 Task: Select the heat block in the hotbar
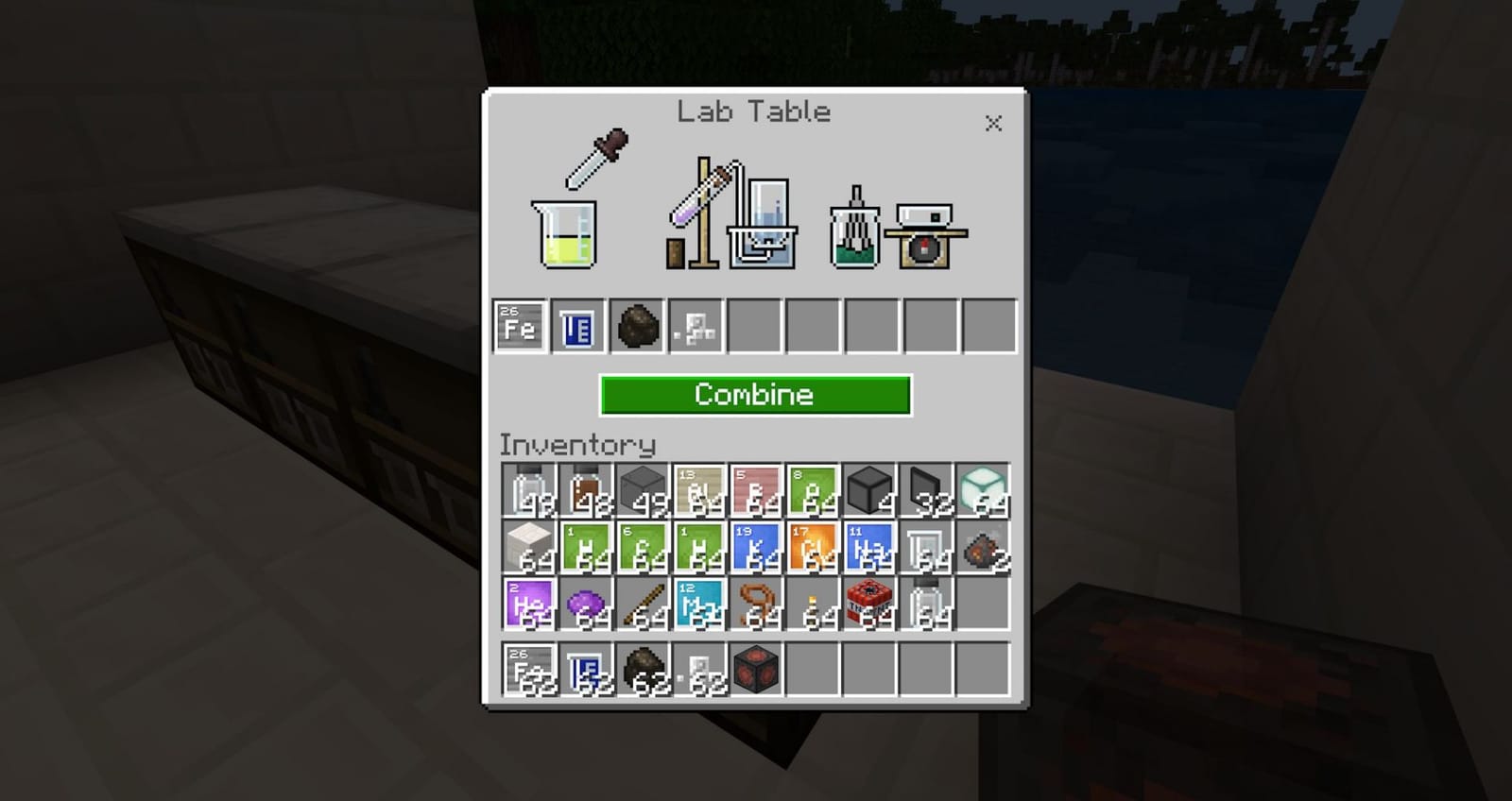click(x=753, y=671)
